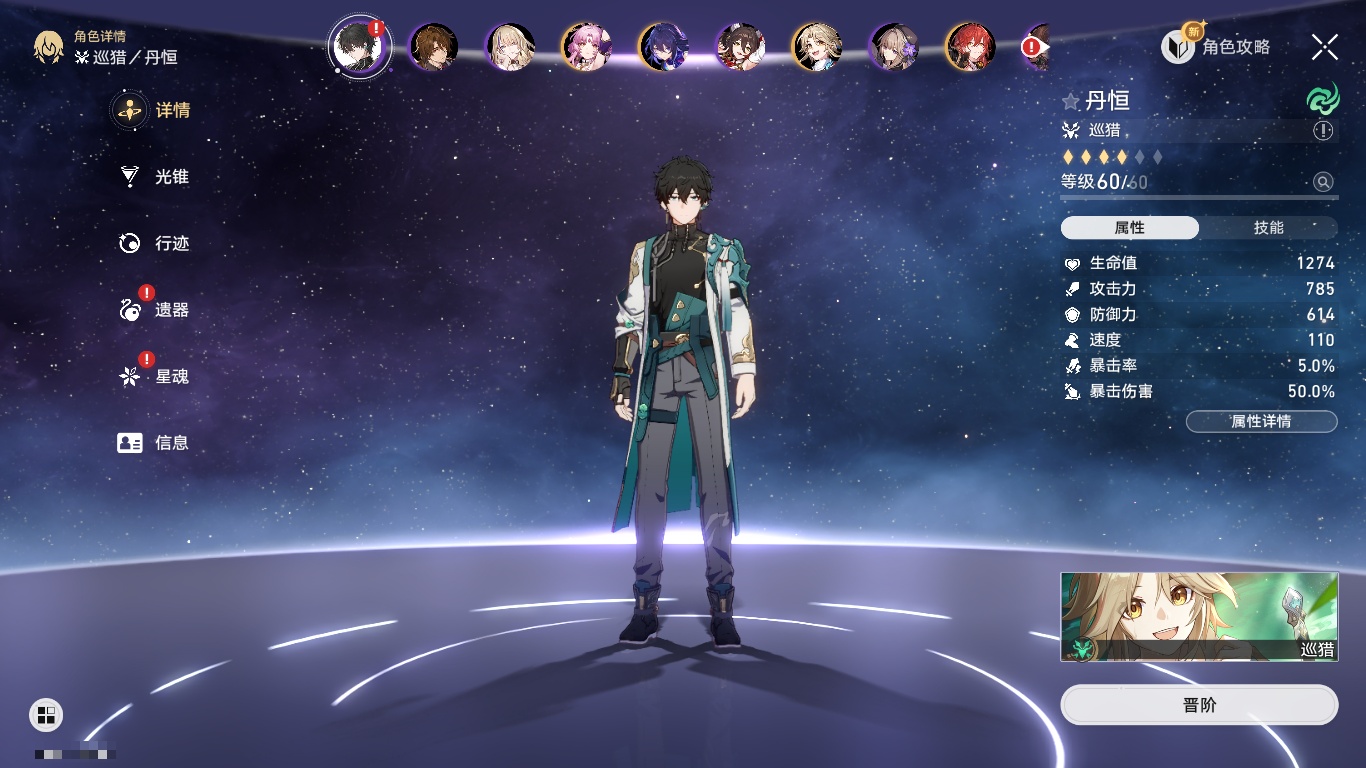Open the 光锥 light cone menu
The width and height of the screenshot is (1366, 768).
155,177
